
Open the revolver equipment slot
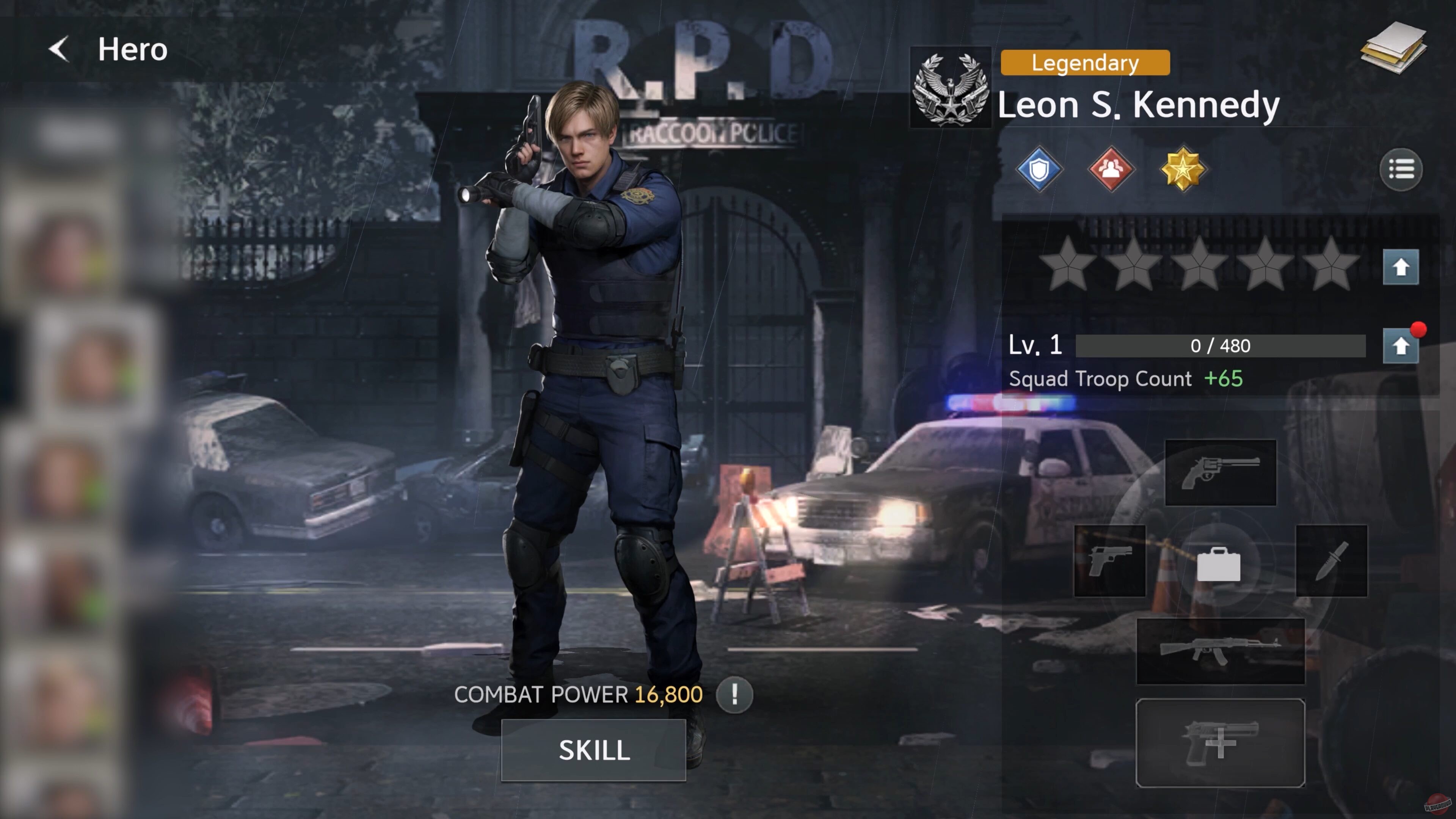pyautogui.click(x=1220, y=472)
